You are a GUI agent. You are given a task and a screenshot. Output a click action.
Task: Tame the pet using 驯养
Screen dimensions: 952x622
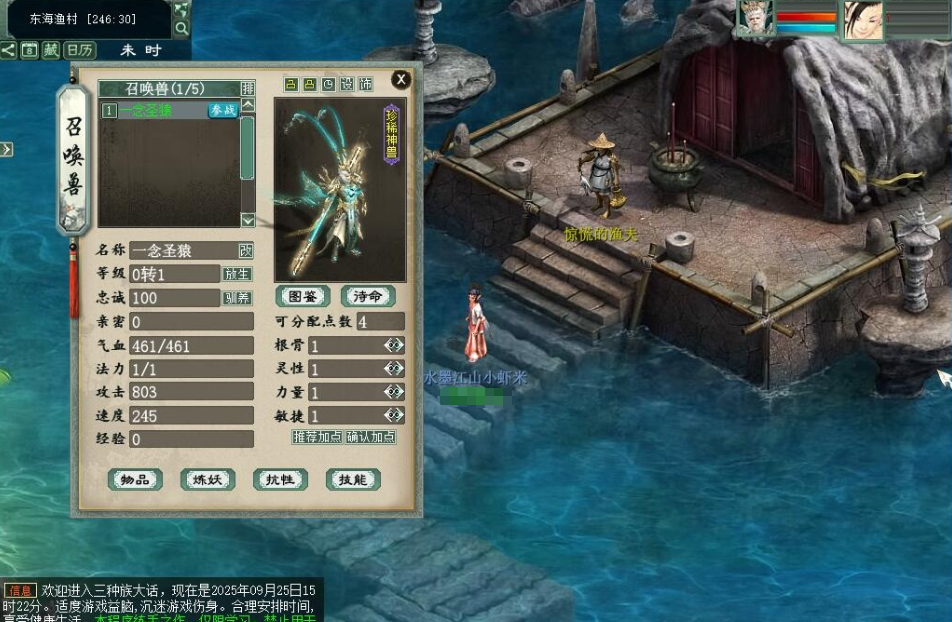pyautogui.click(x=237, y=298)
